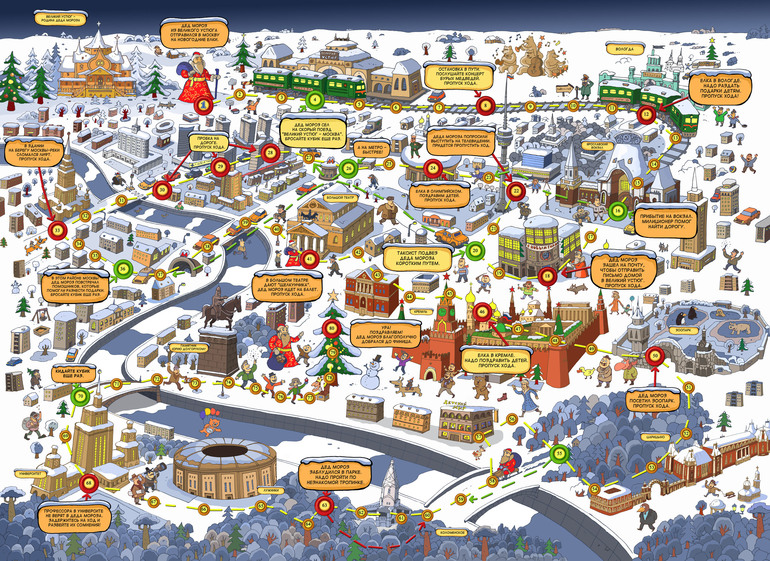
Task: Select red space 33 by the riverbank
Action: [x=57, y=231]
